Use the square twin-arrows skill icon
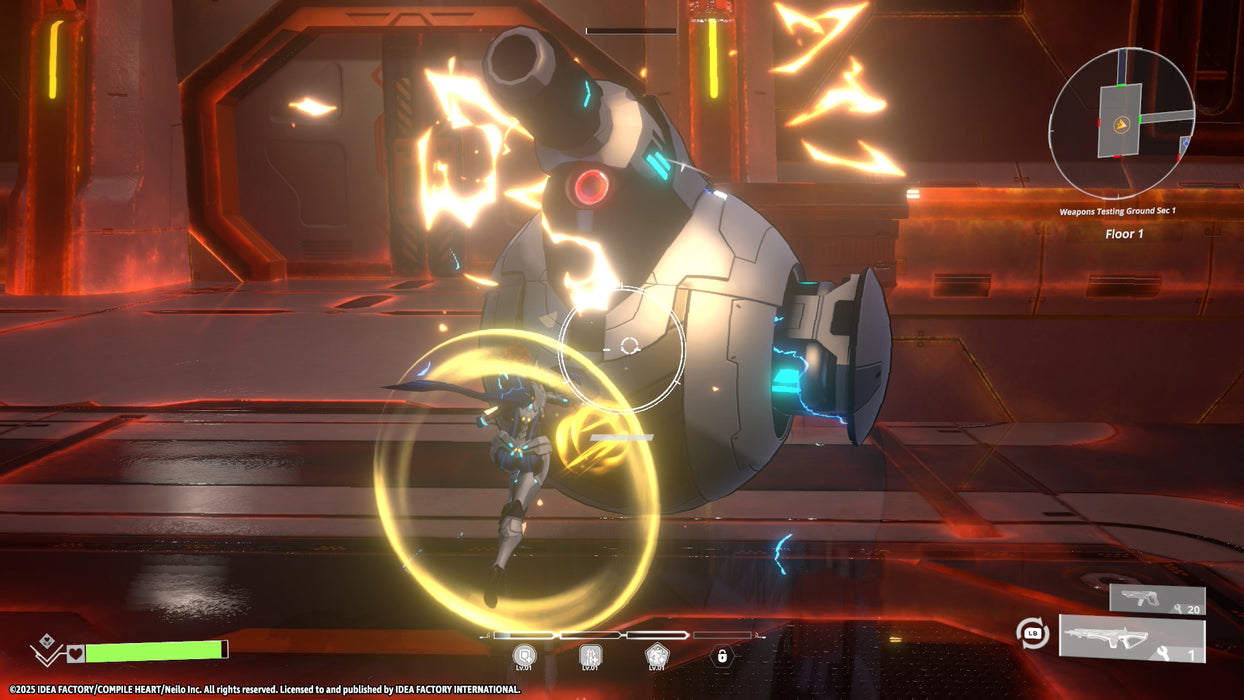The height and width of the screenshot is (700, 1244). coord(590,655)
